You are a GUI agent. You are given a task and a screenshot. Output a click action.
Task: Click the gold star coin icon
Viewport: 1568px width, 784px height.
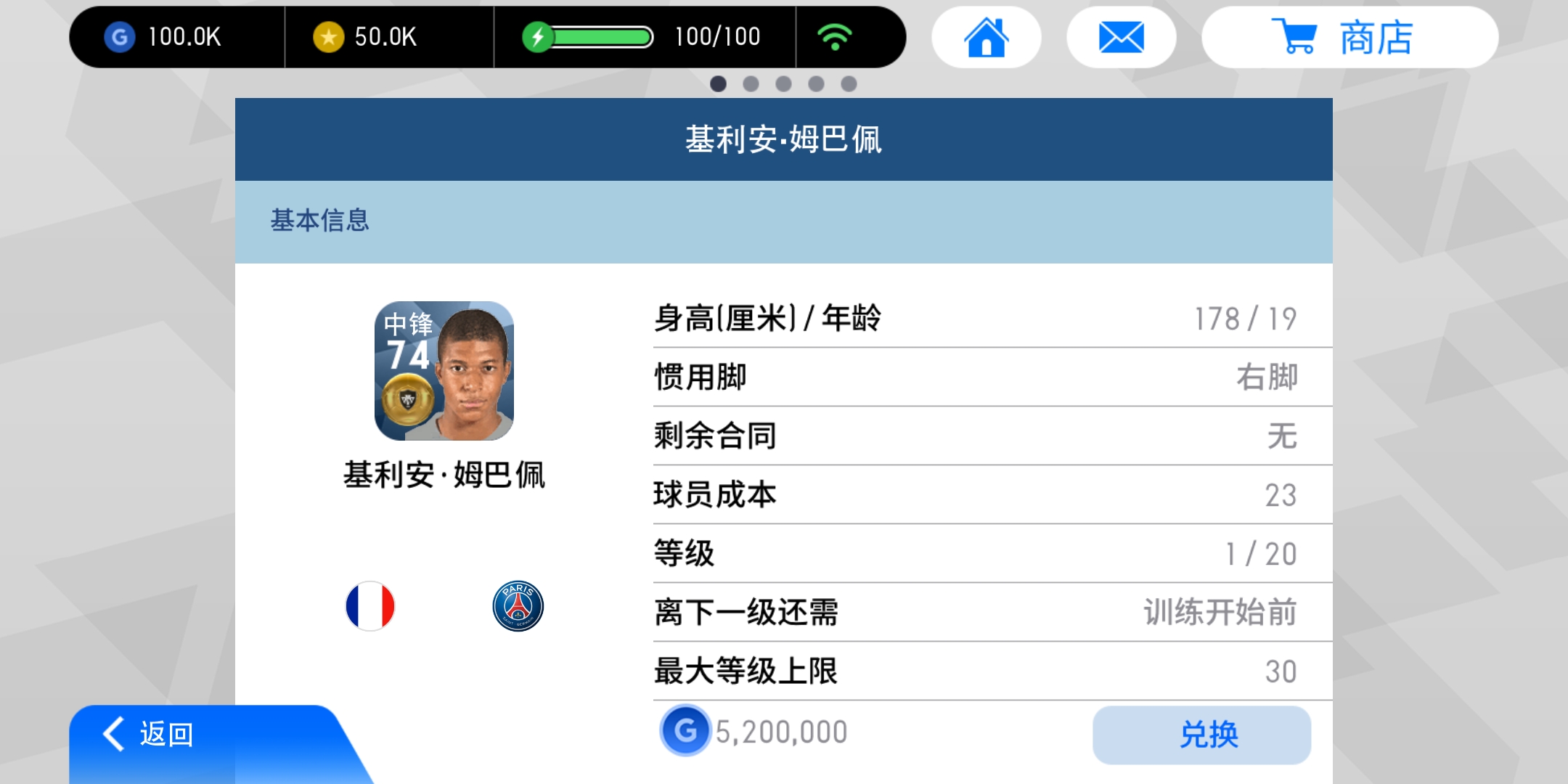pyautogui.click(x=327, y=36)
